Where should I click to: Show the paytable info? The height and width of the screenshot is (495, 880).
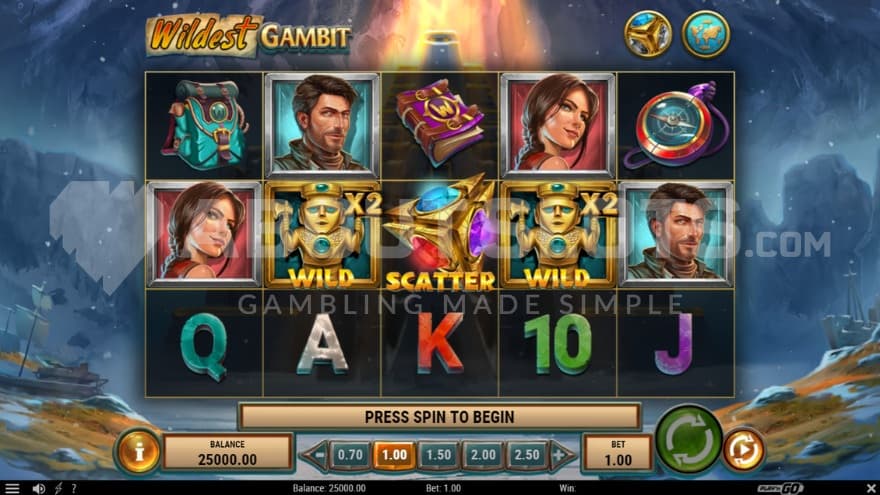point(138,452)
